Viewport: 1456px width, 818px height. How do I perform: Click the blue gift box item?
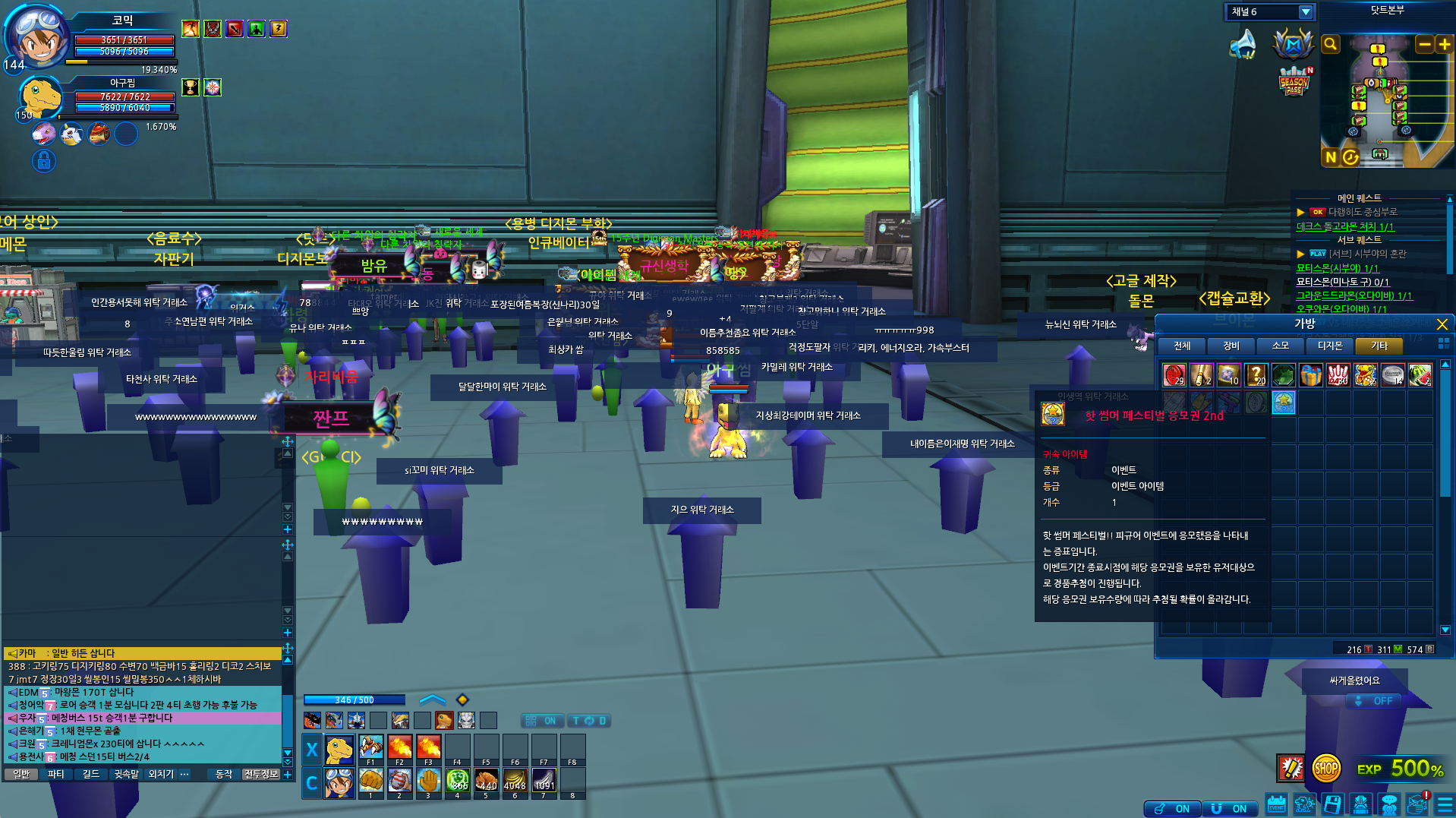point(1311,375)
